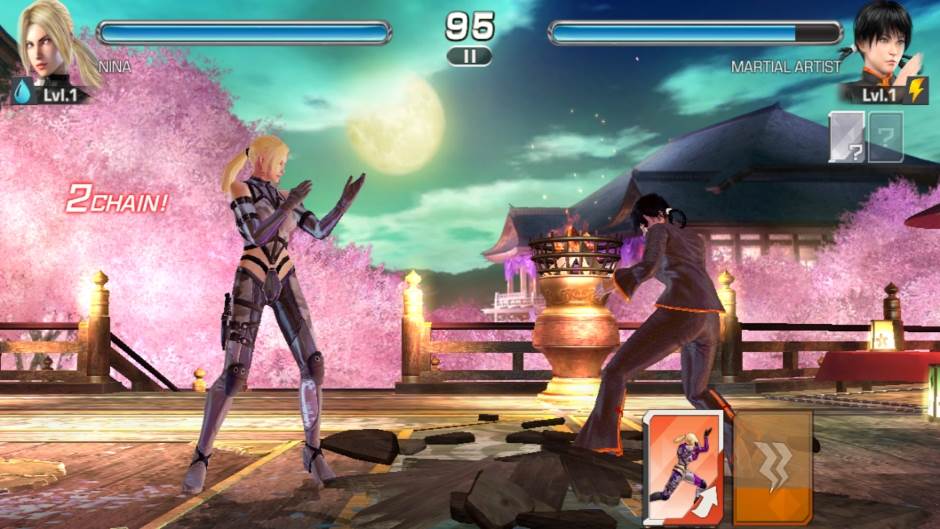Activate the orange double-chevron special move button

tap(772, 466)
